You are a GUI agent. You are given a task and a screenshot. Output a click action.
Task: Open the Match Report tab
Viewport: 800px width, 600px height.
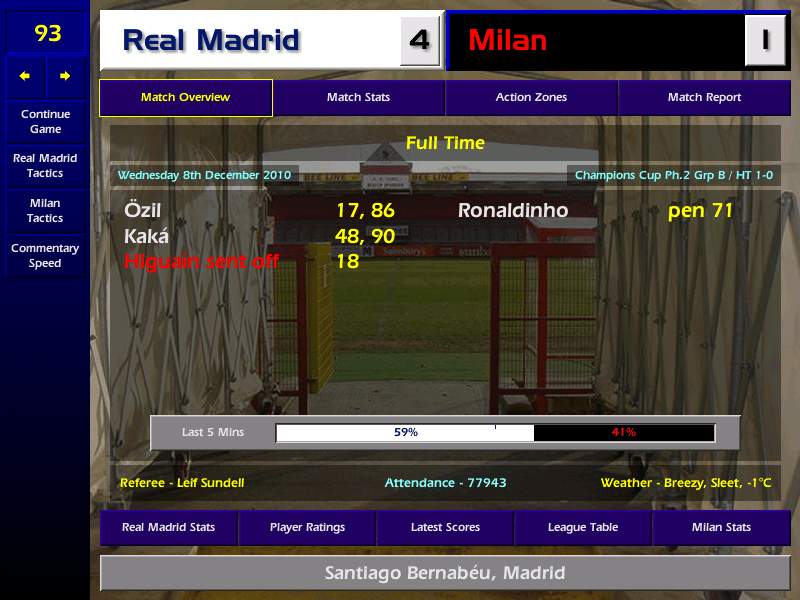704,98
